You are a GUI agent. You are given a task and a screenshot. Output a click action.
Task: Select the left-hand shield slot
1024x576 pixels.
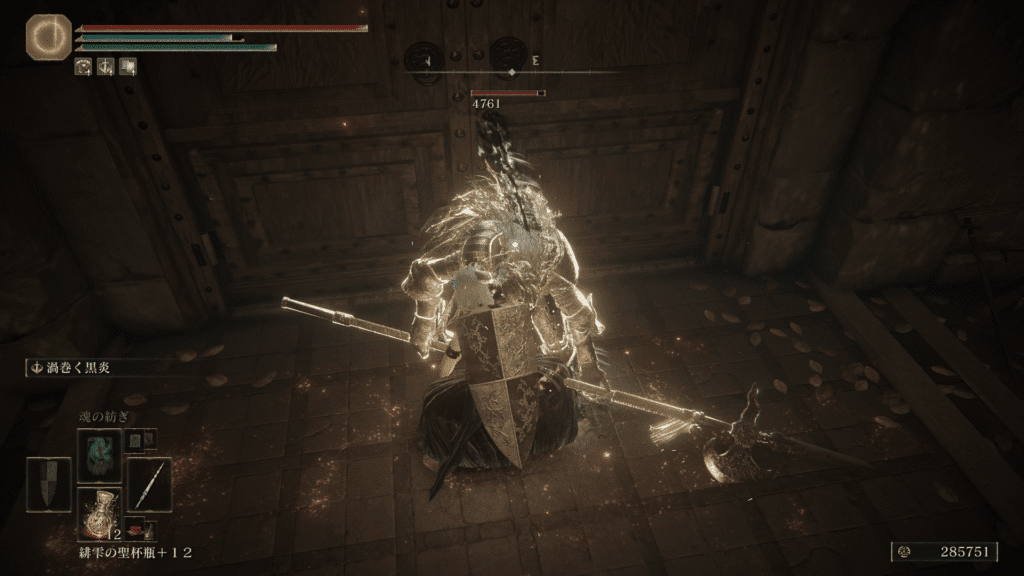coord(48,484)
